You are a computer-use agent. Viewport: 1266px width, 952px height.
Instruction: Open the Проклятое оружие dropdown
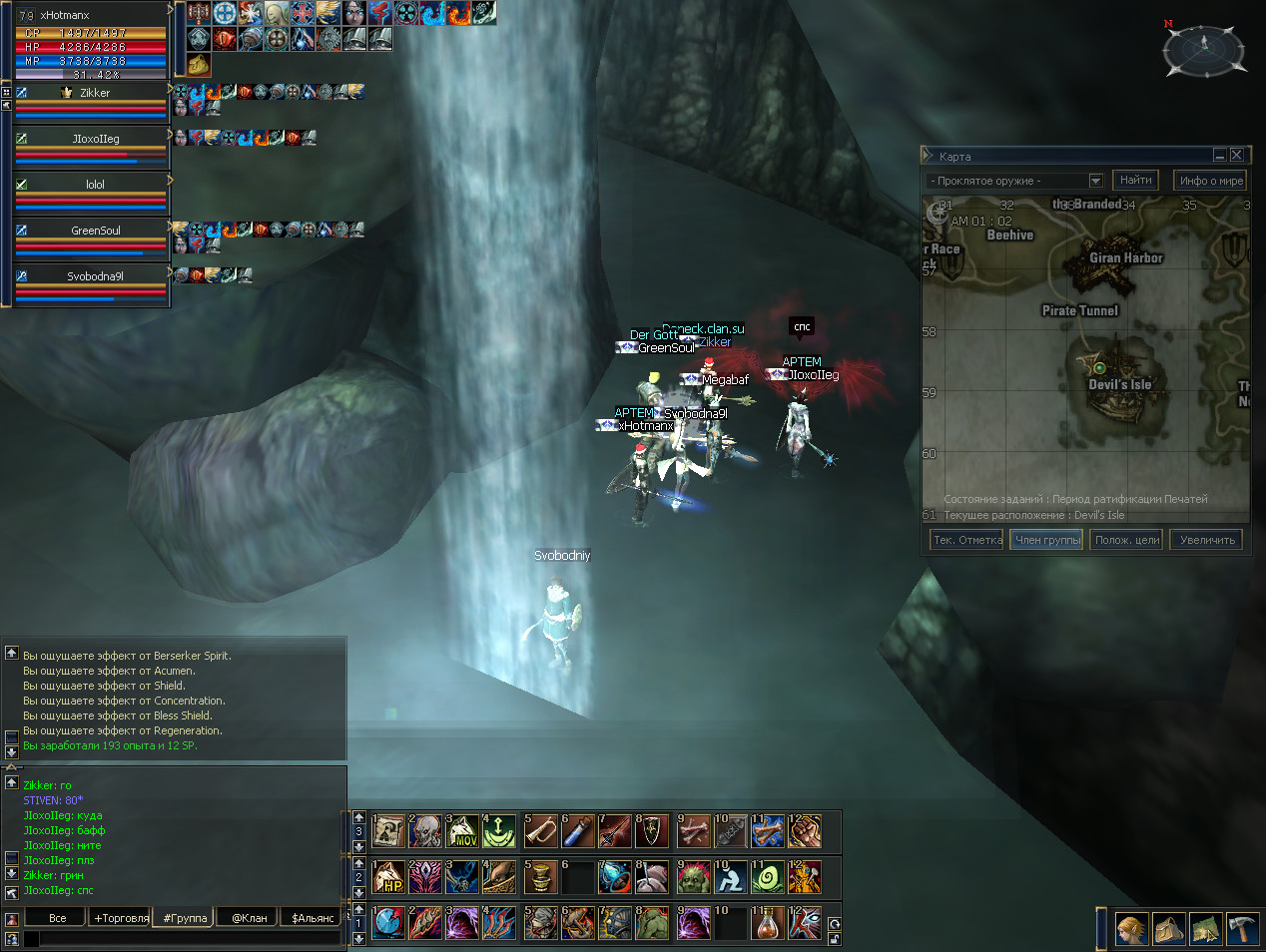tap(1095, 181)
